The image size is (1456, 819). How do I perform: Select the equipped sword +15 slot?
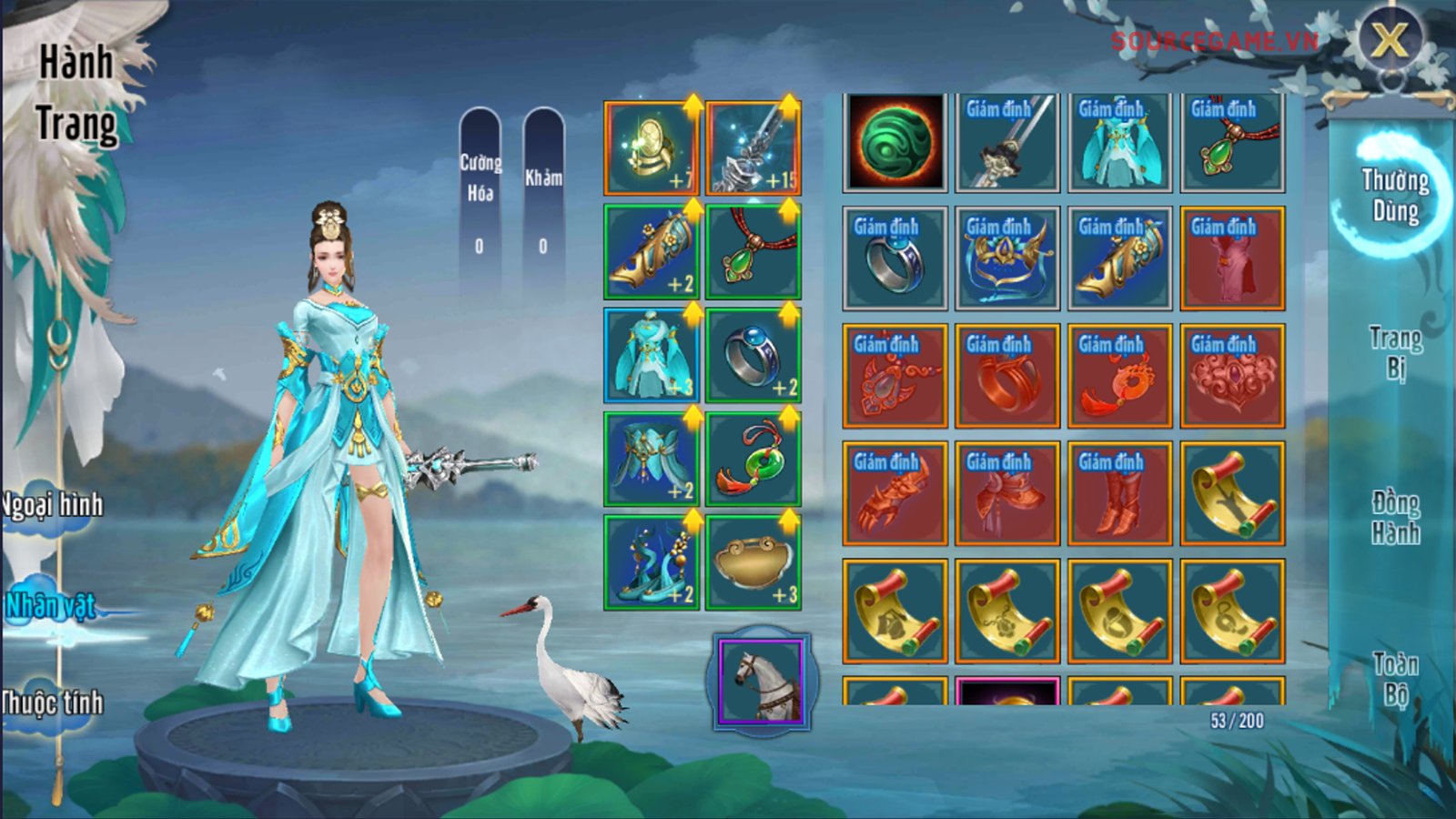(753, 148)
